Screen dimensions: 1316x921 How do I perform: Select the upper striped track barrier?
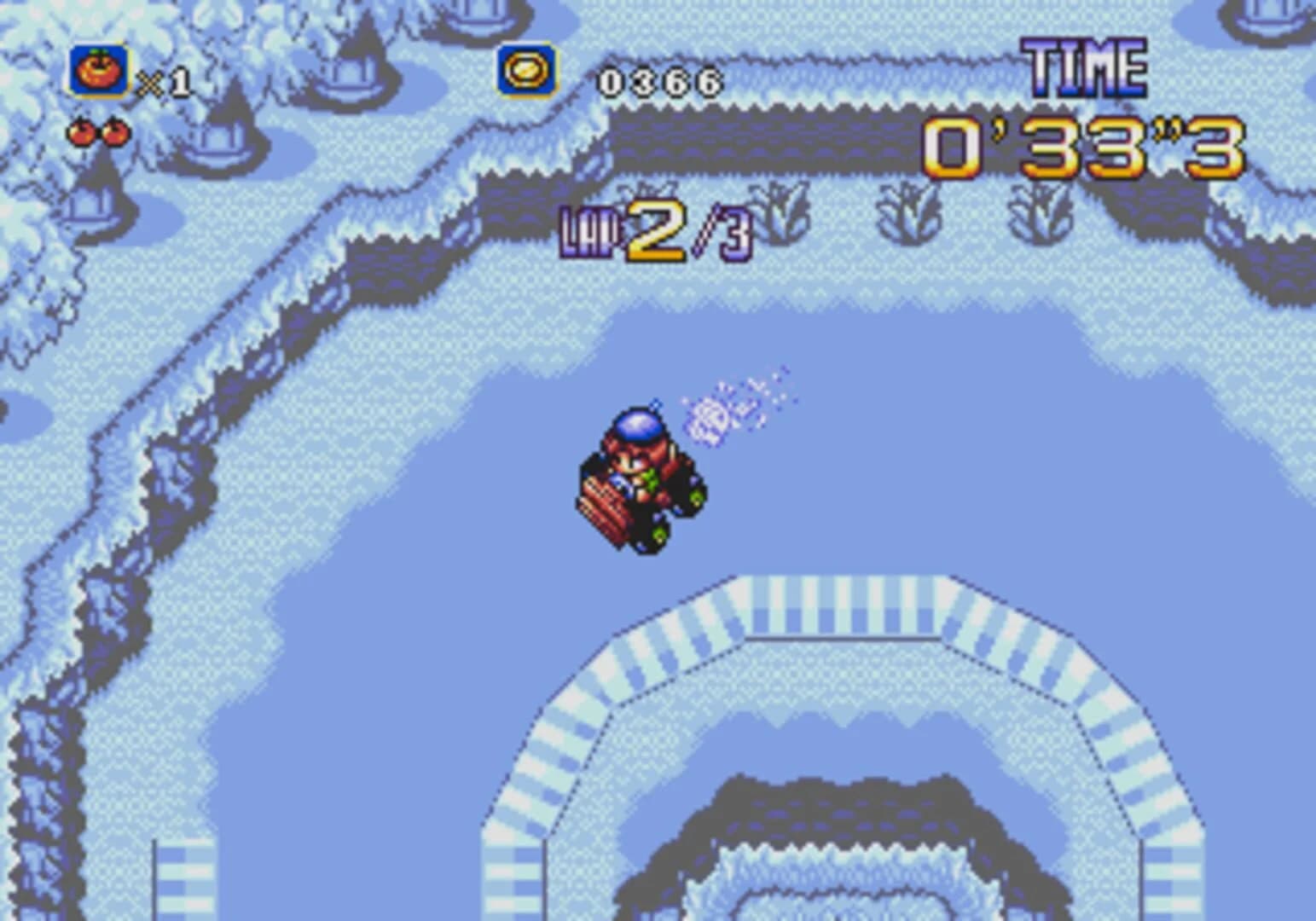pos(844,605)
